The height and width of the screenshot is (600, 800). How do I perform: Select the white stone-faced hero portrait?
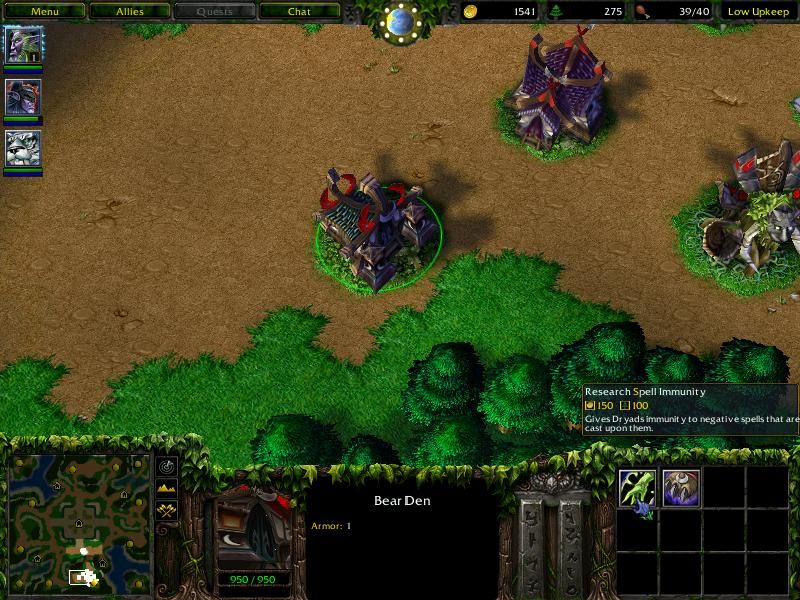click(x=23, y=149)
